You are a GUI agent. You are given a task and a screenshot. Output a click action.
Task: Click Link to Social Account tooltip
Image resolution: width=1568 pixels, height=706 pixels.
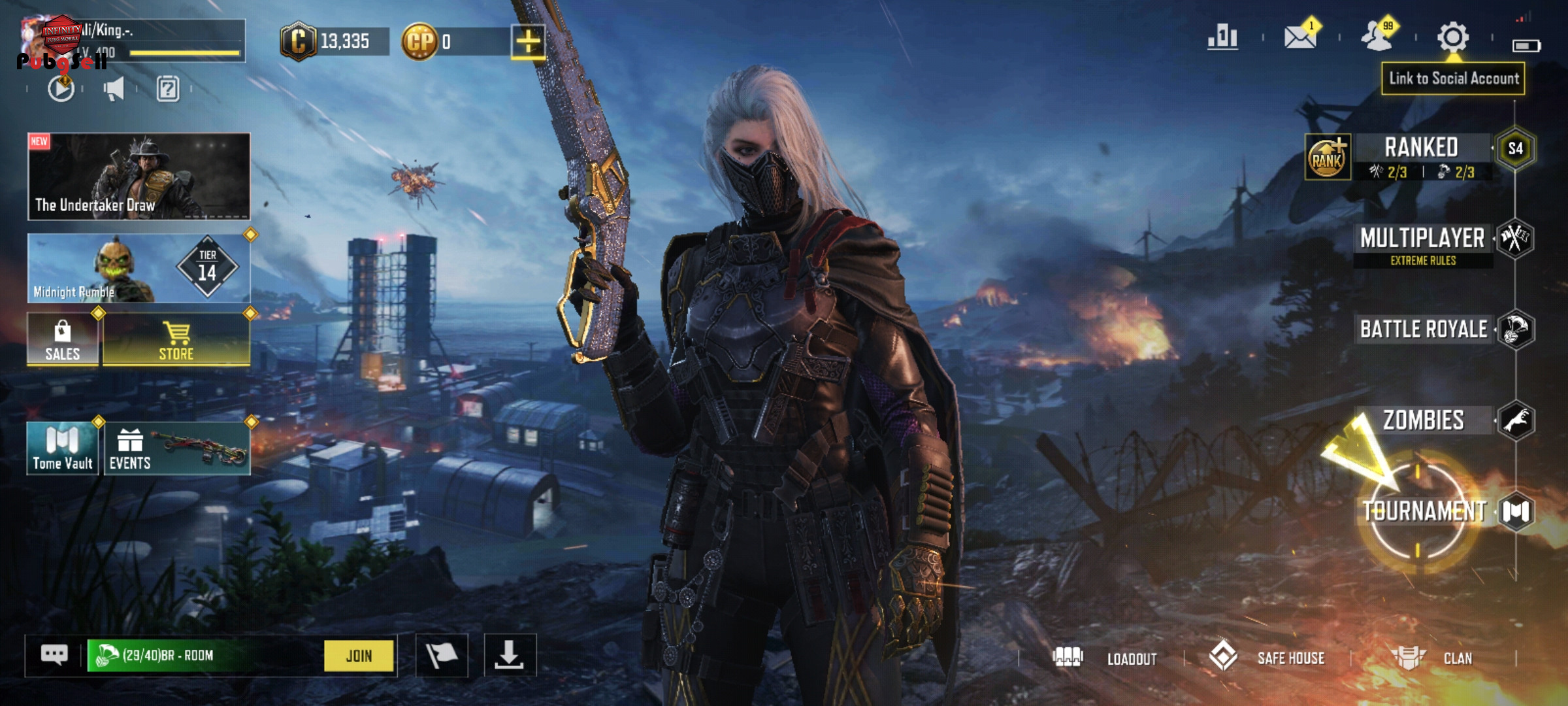pyautogui.click(x=1453, y=79)
